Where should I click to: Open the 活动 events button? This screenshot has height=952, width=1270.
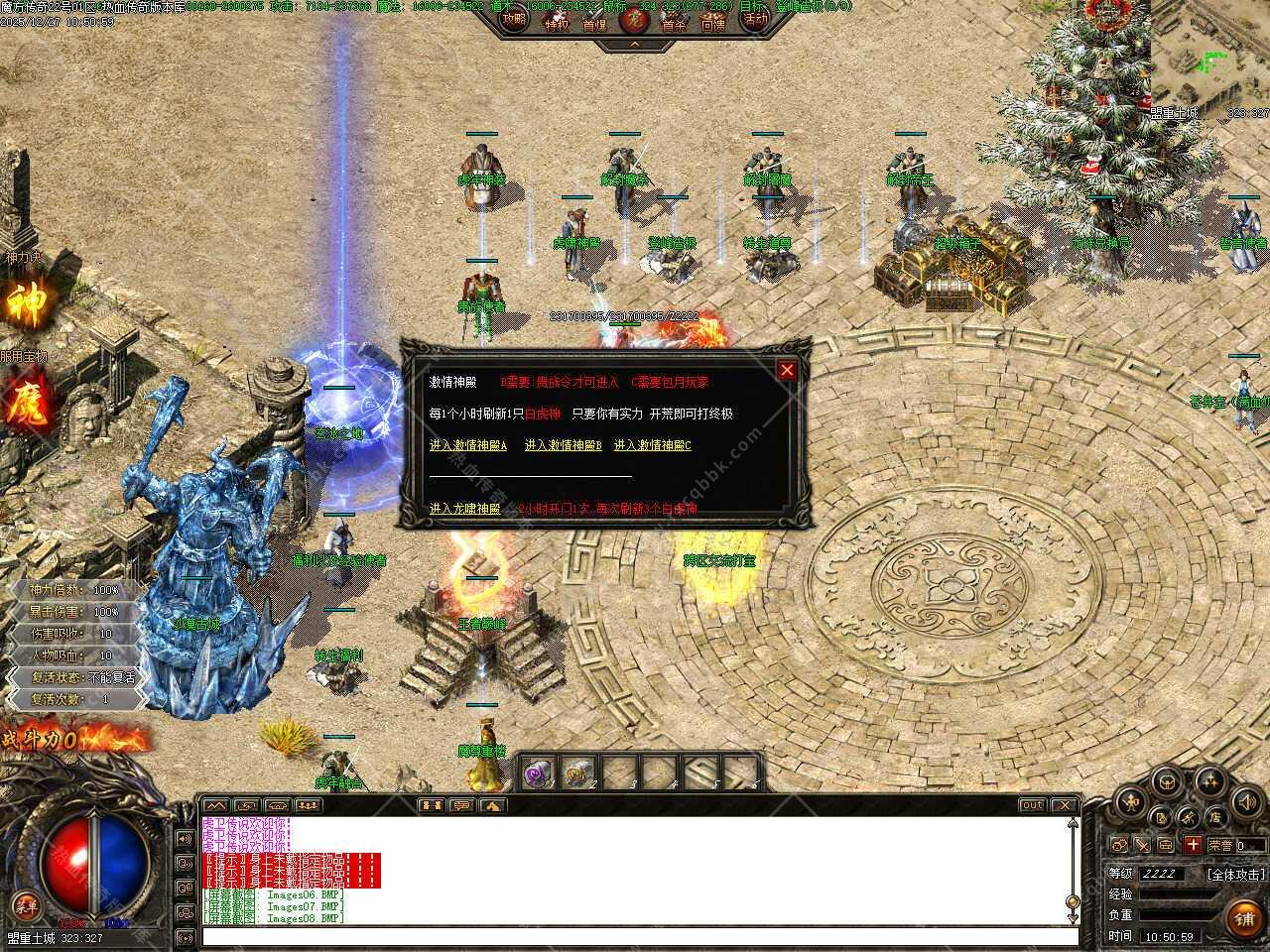pyautogui.click(x=756, y=20)
